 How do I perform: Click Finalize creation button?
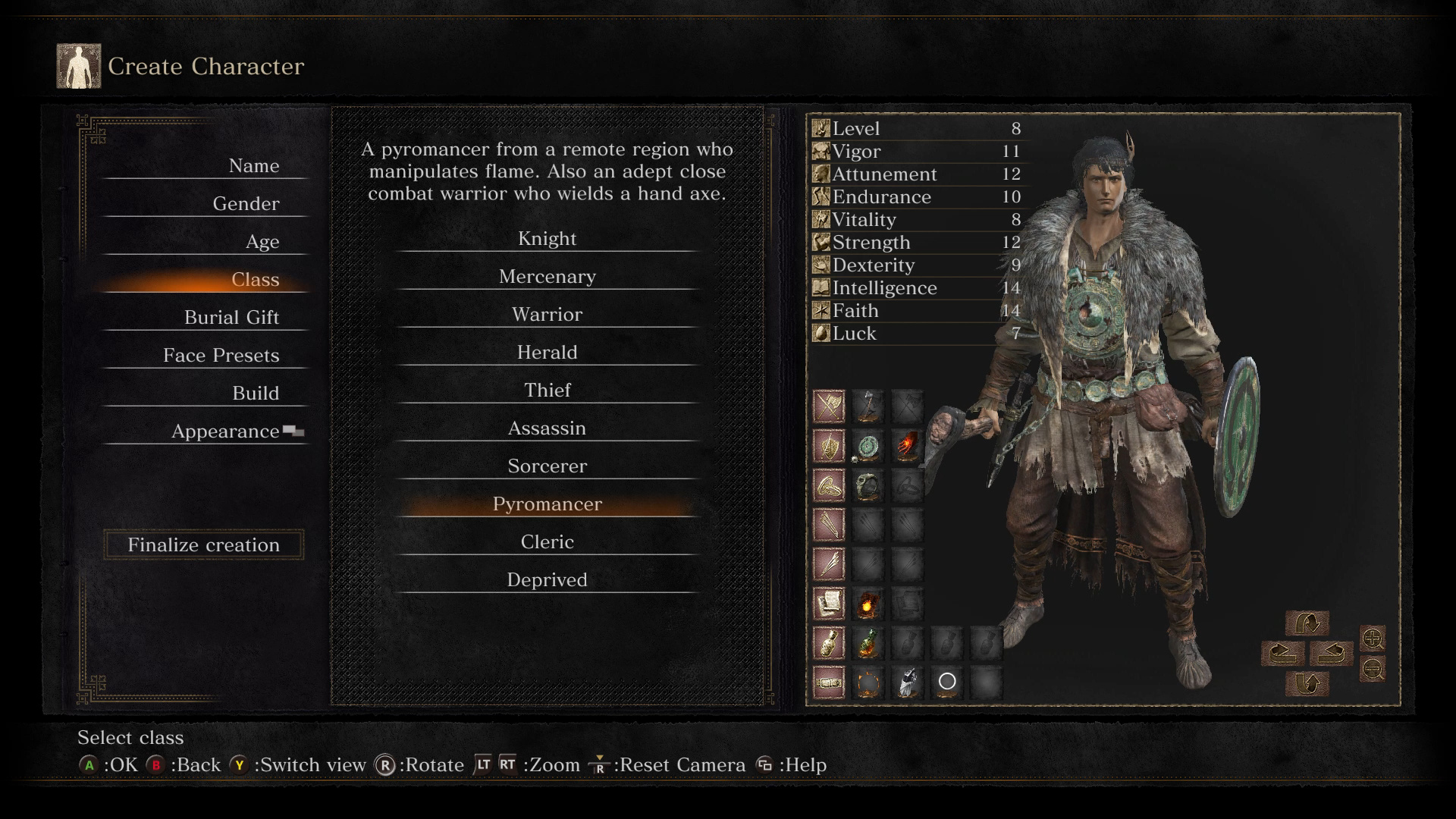pos(203,545)
